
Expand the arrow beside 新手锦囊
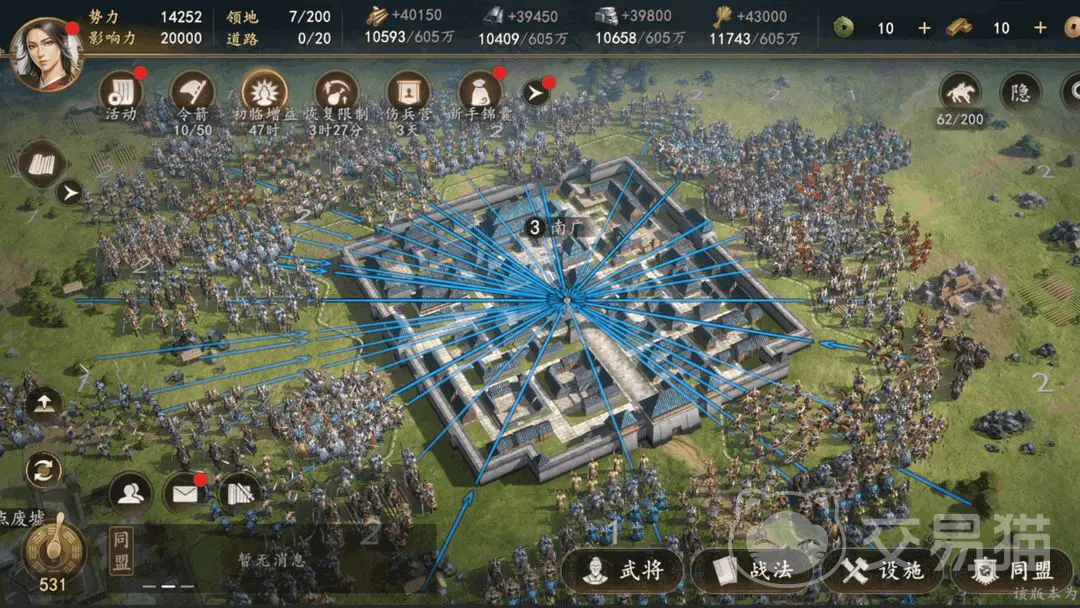click(x=537, y=93)
